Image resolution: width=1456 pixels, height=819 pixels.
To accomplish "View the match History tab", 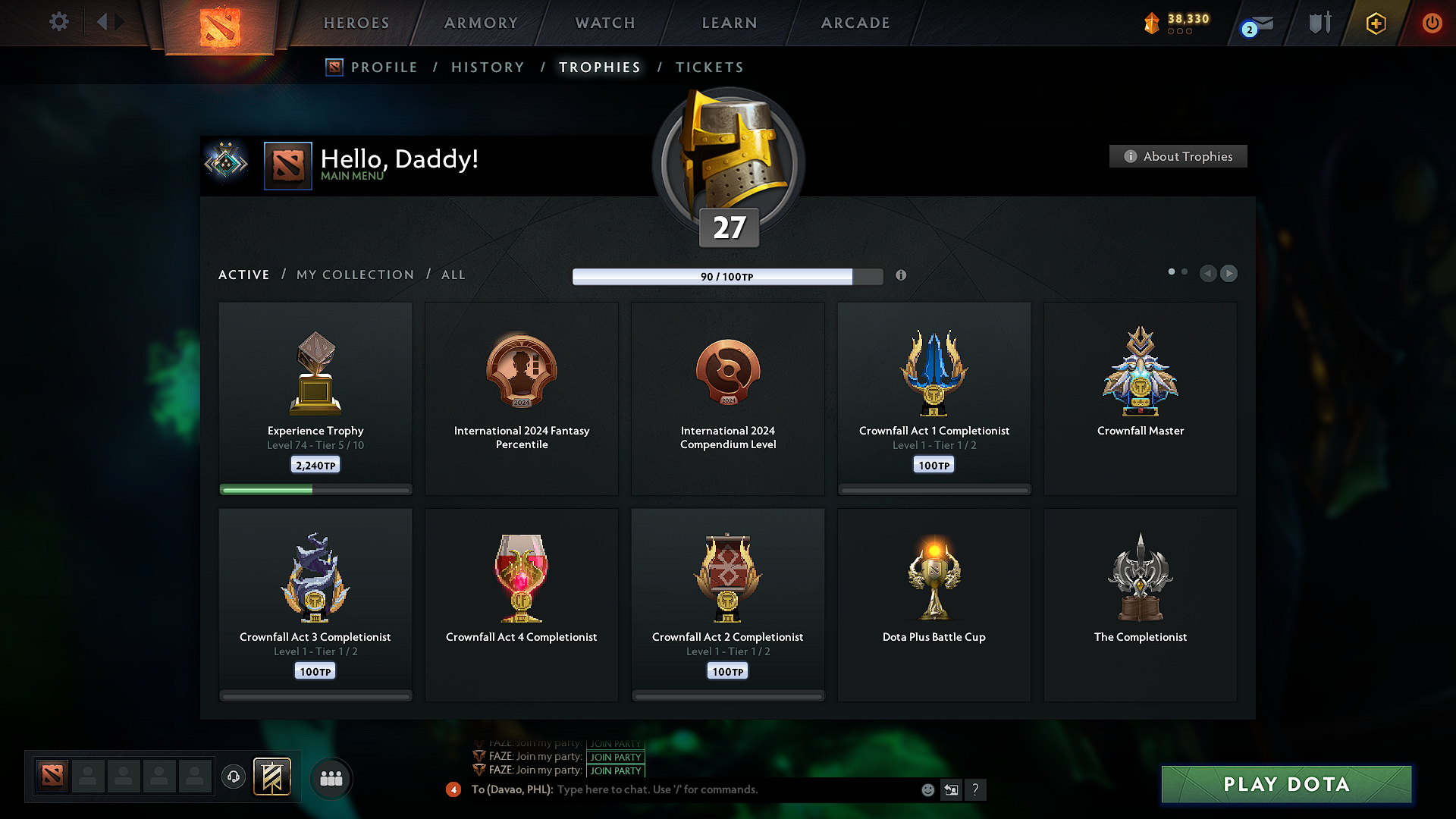I will point(488,67).
